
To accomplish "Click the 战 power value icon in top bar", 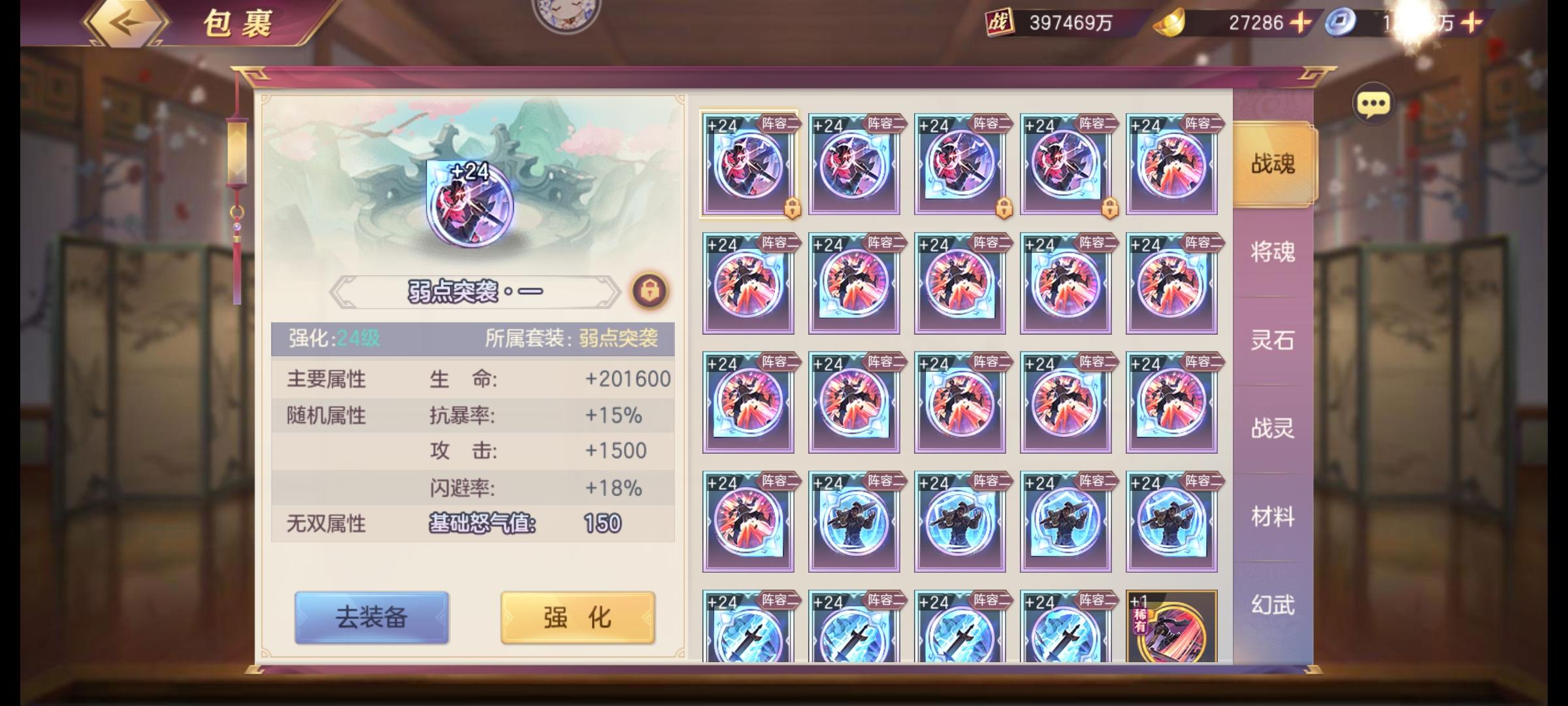I will [x=999, y=20].
